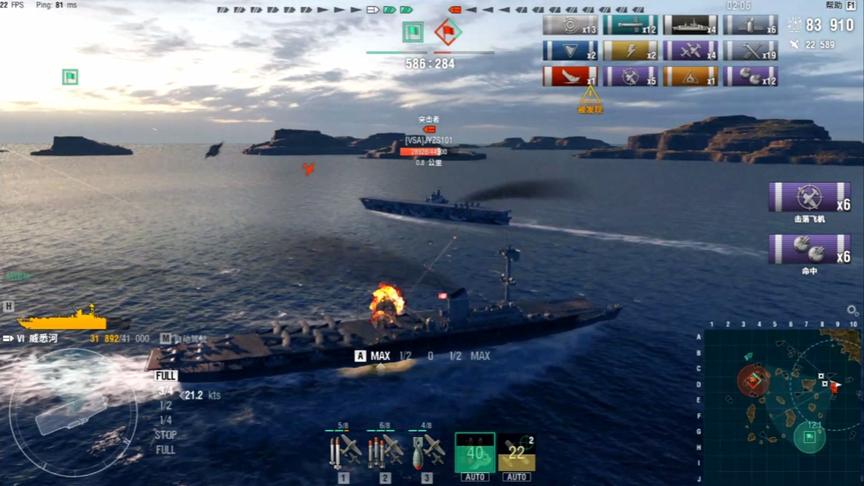Click the ship heading compass indicator

coord(72,411)
